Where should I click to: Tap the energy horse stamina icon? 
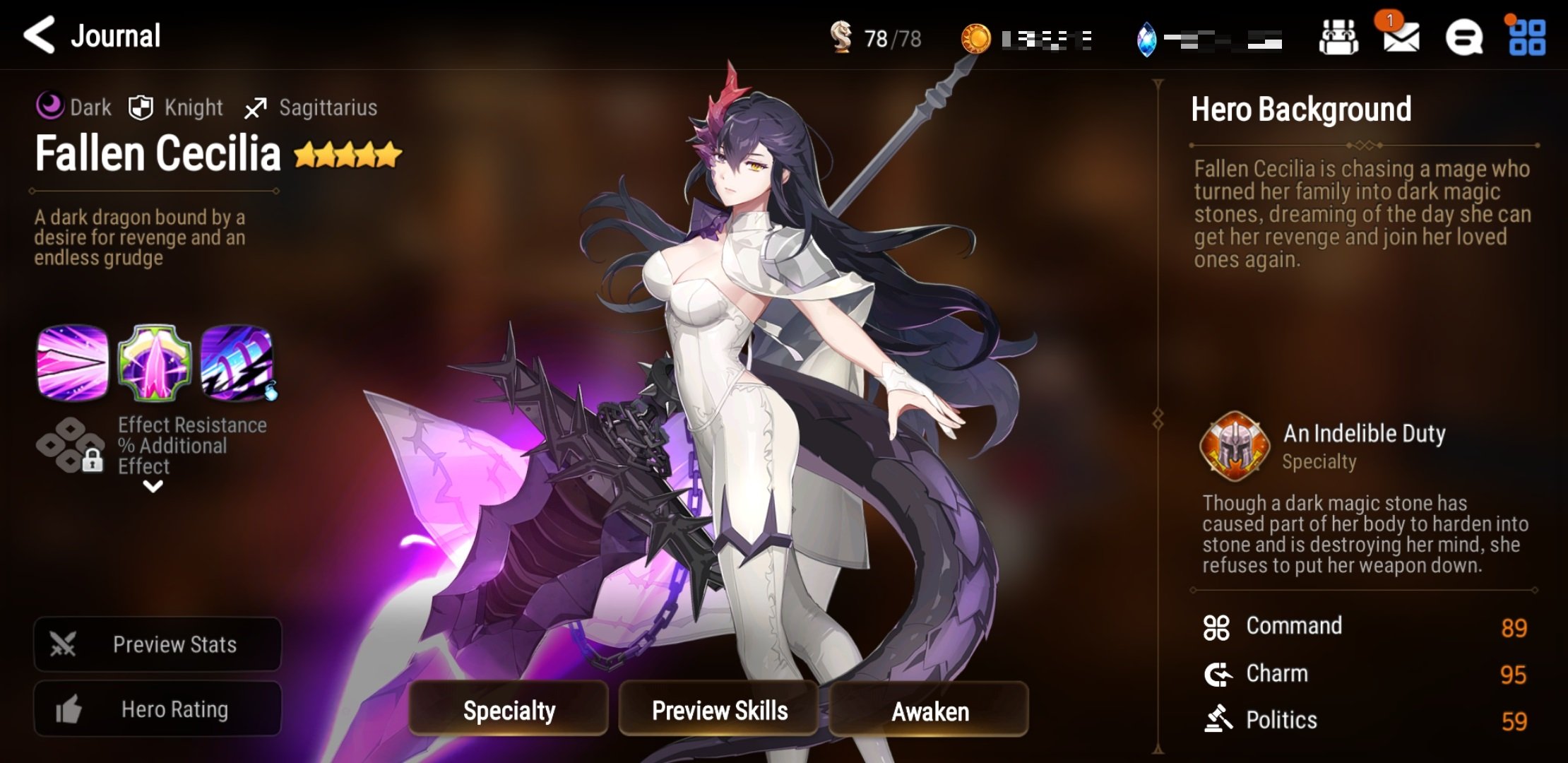(x=841, y=37)
